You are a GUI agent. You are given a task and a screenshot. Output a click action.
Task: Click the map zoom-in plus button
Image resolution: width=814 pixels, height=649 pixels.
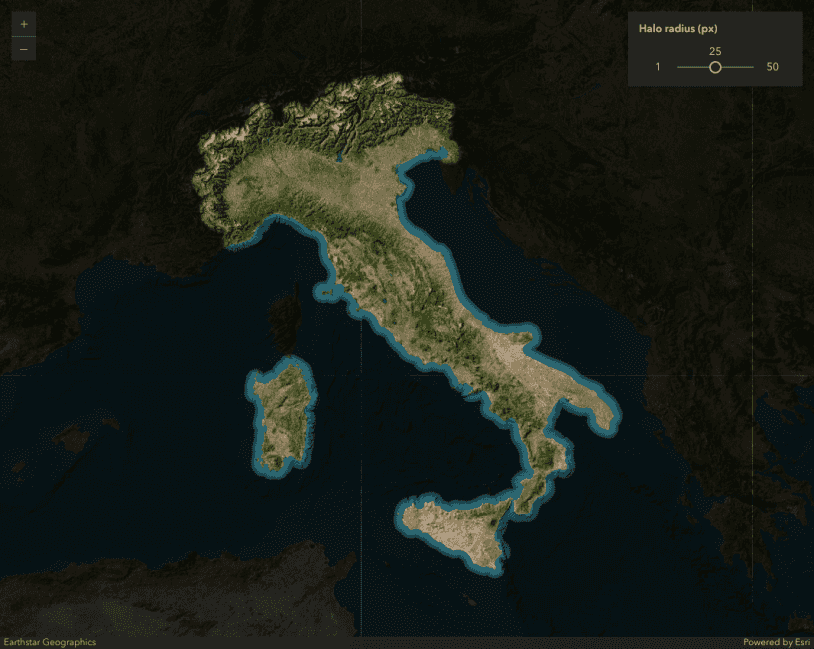pos(24,24)
